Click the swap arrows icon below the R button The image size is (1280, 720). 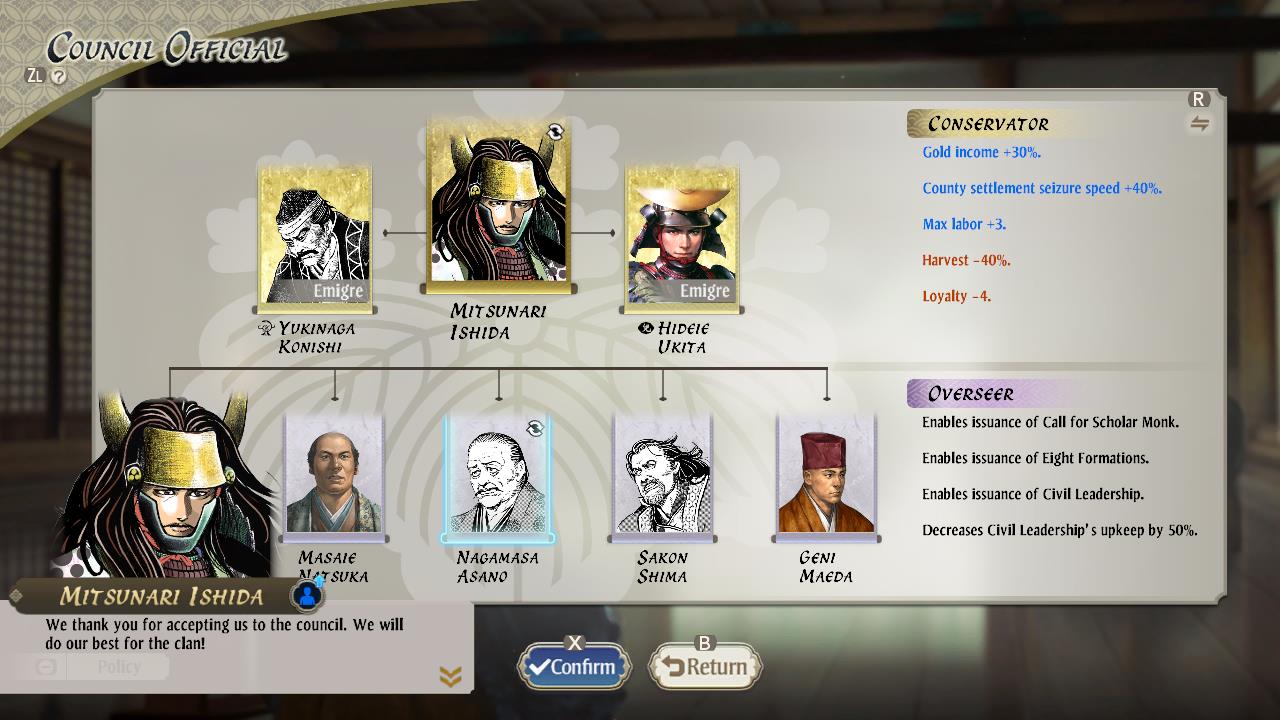(1199, 125)
